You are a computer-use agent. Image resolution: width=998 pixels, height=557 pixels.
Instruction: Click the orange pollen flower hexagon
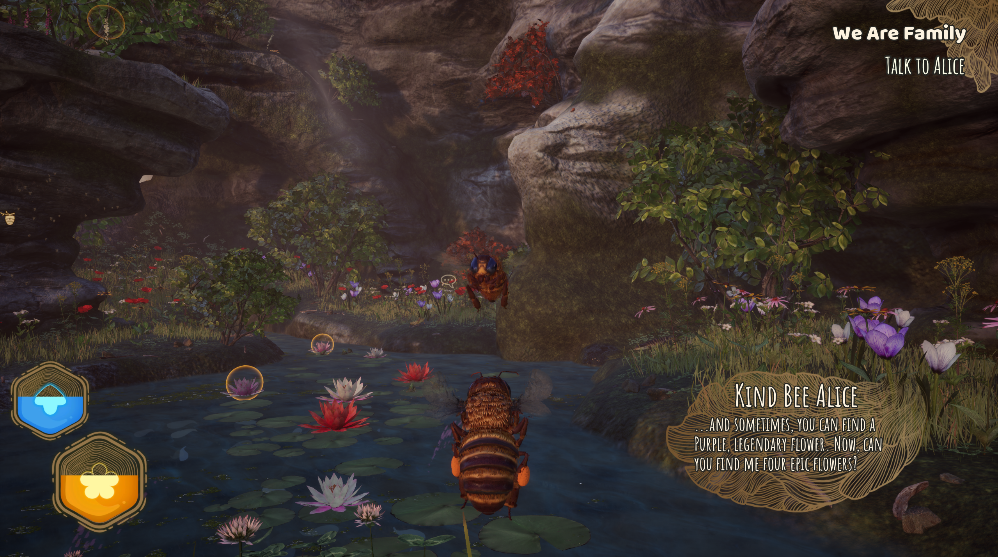click(99, 482)
